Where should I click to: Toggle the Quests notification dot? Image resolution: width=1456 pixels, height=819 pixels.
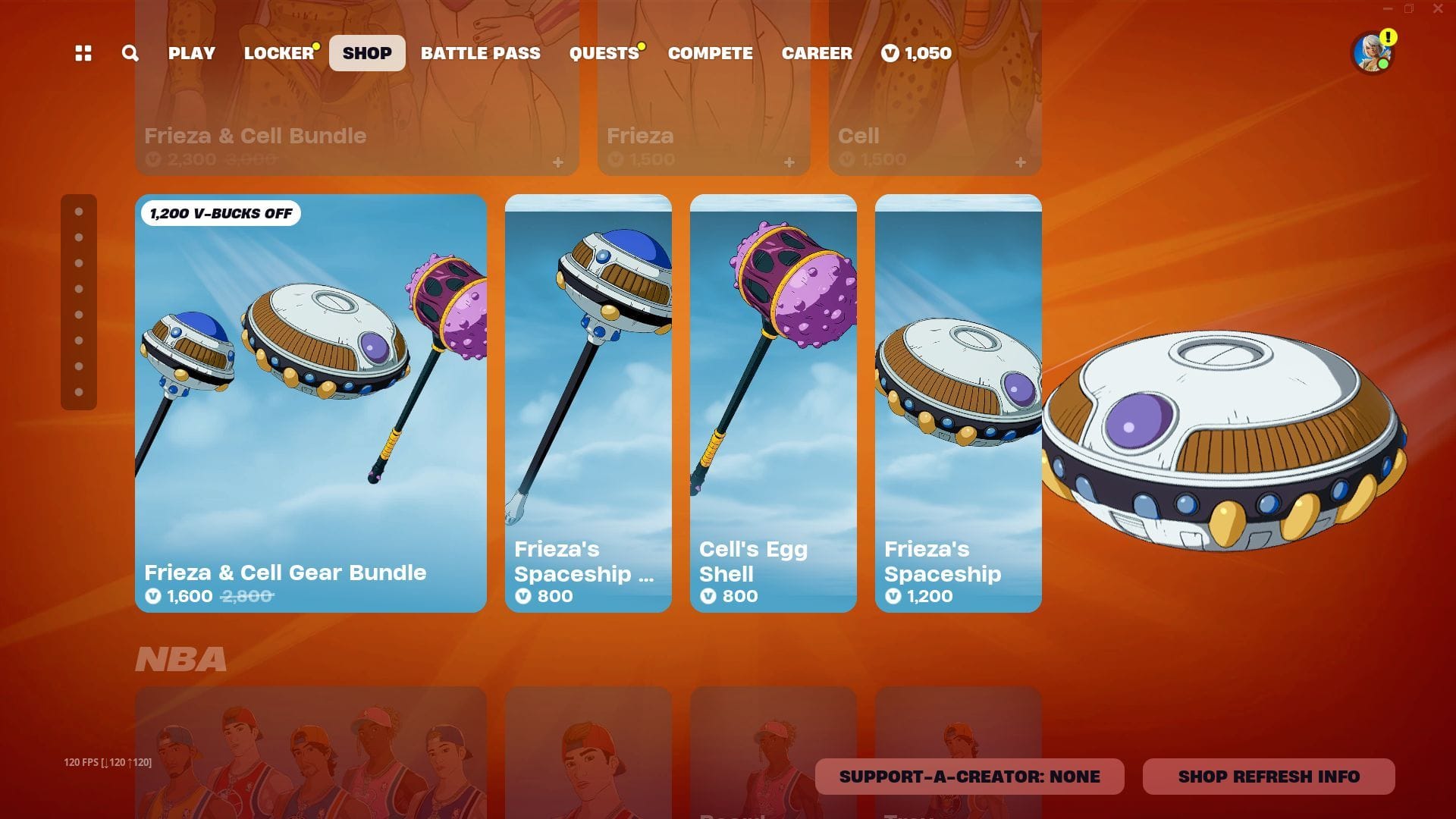coord(642,45)
